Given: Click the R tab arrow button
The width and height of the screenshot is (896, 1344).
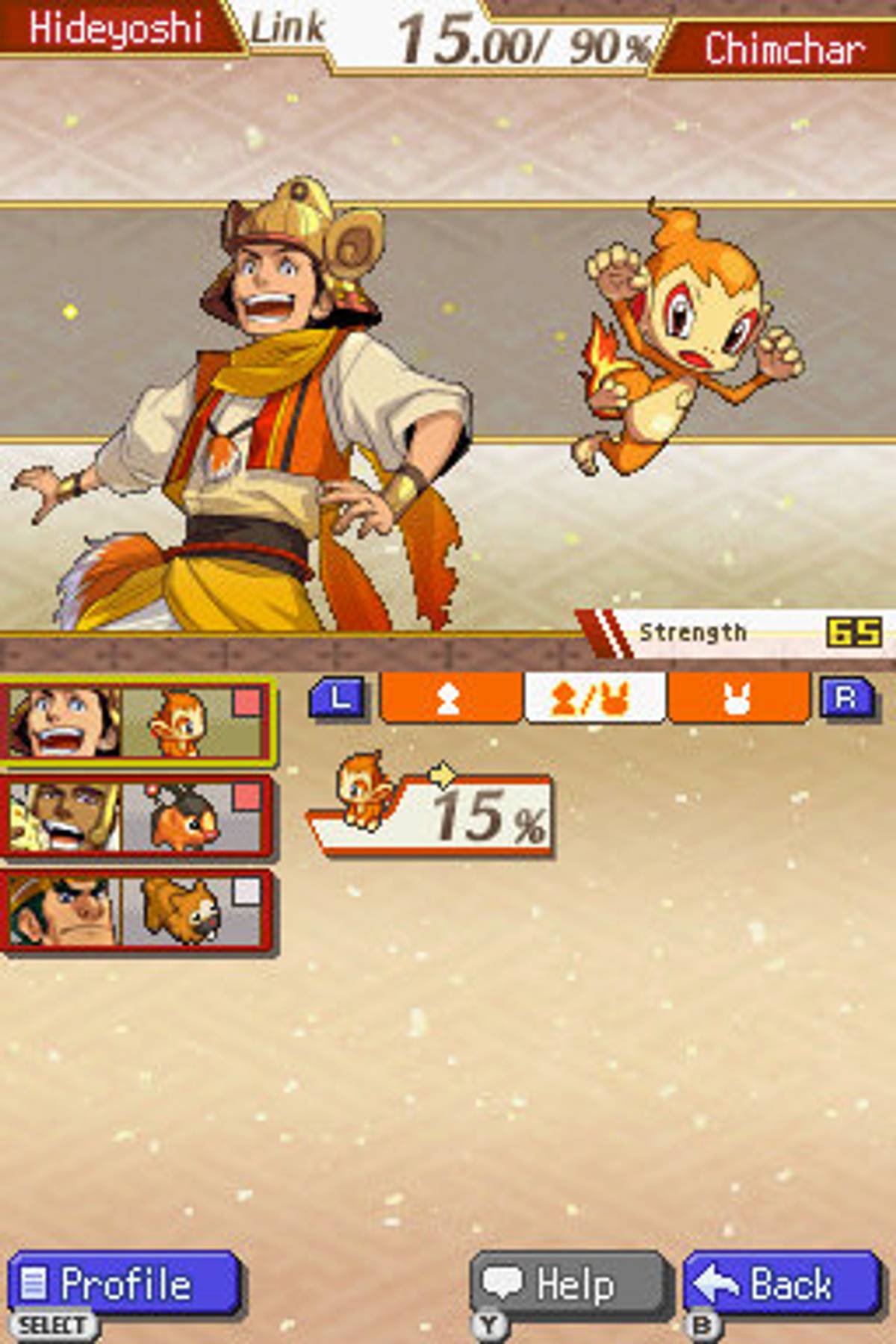Looking at the screenshot, I should click(846, 698).
